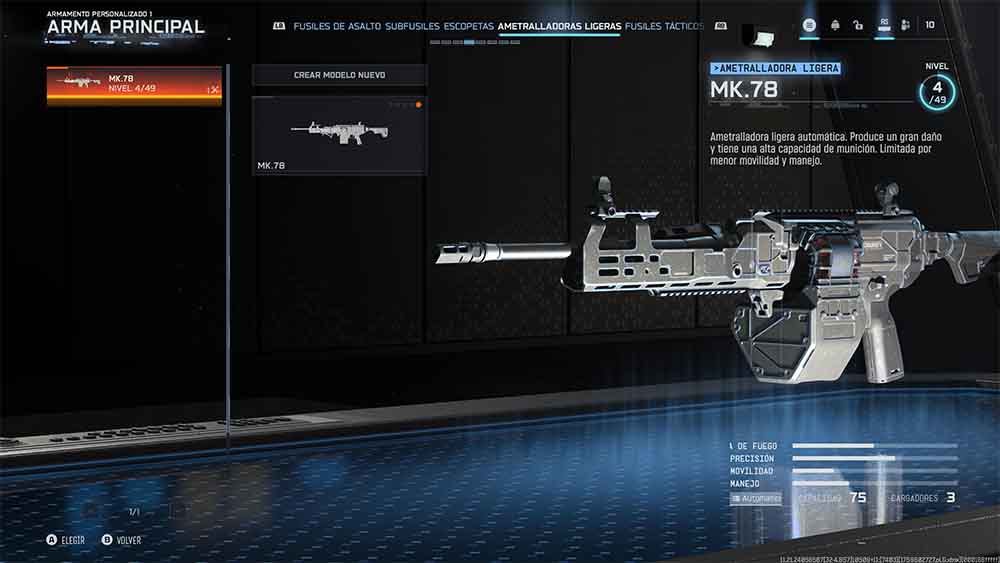The width and height of the screenshot is (1000, 563).
Task: Click the padlock icon in top bar
Action: 858,25
